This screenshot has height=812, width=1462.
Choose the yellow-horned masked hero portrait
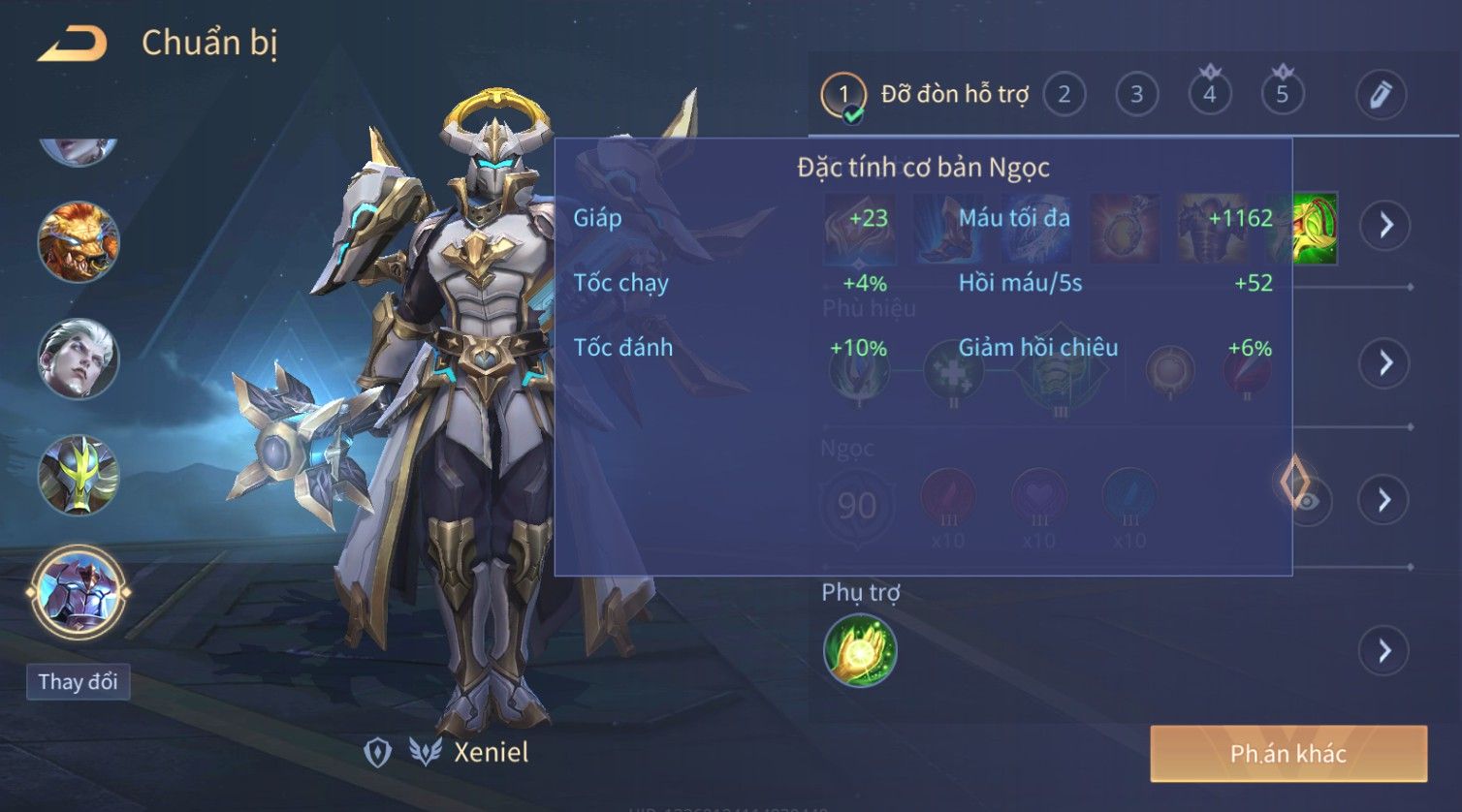[x=79, y=475]
